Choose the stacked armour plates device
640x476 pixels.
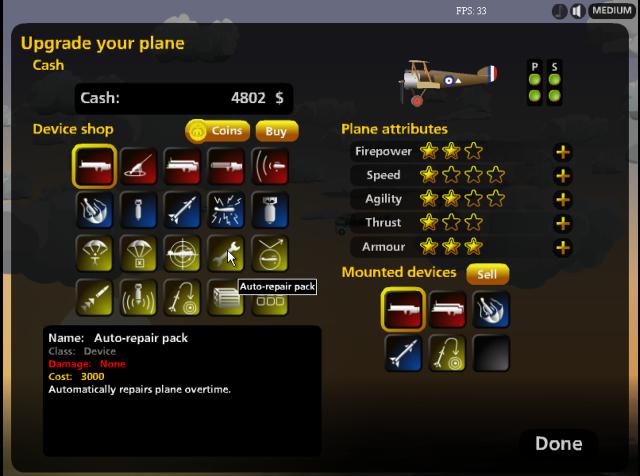tap(225, 296)
